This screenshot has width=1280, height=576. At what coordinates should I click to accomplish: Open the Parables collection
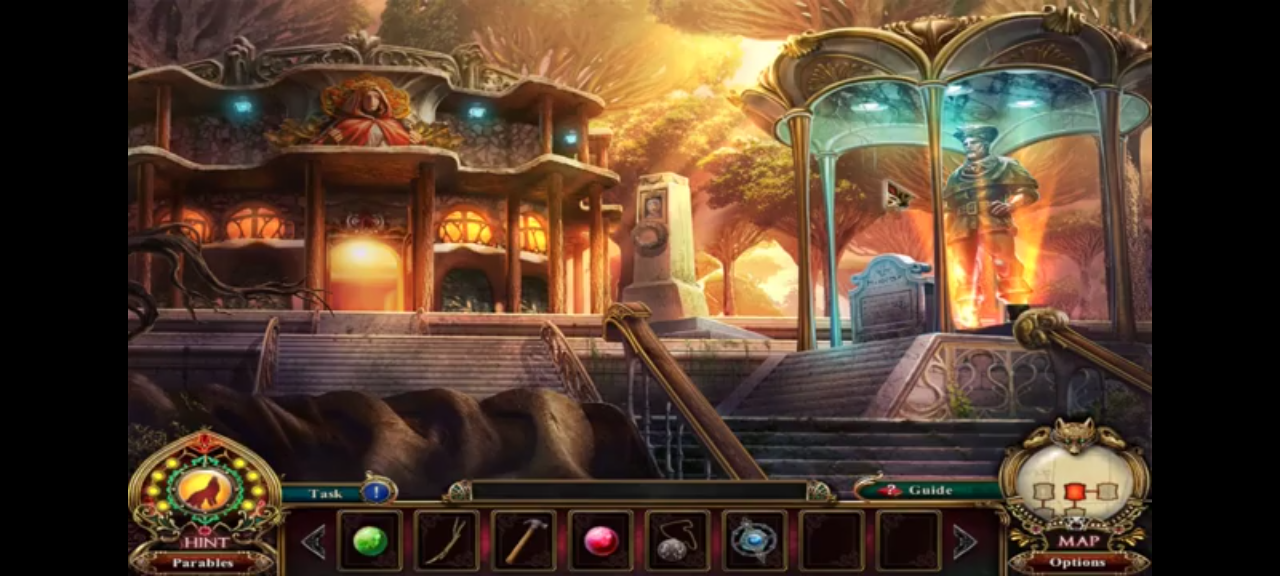tap(203, 563)
